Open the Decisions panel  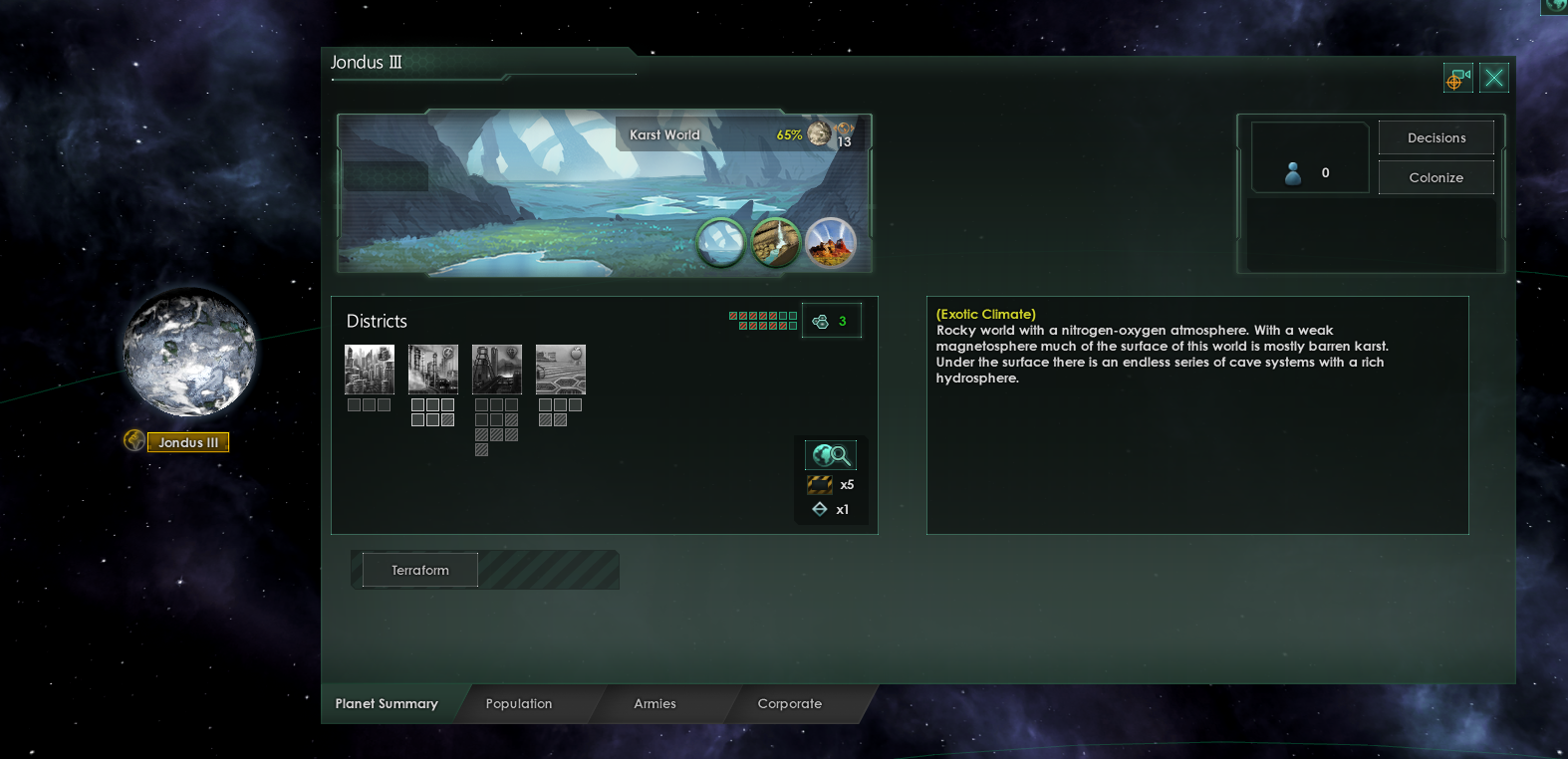point(1436,137)
